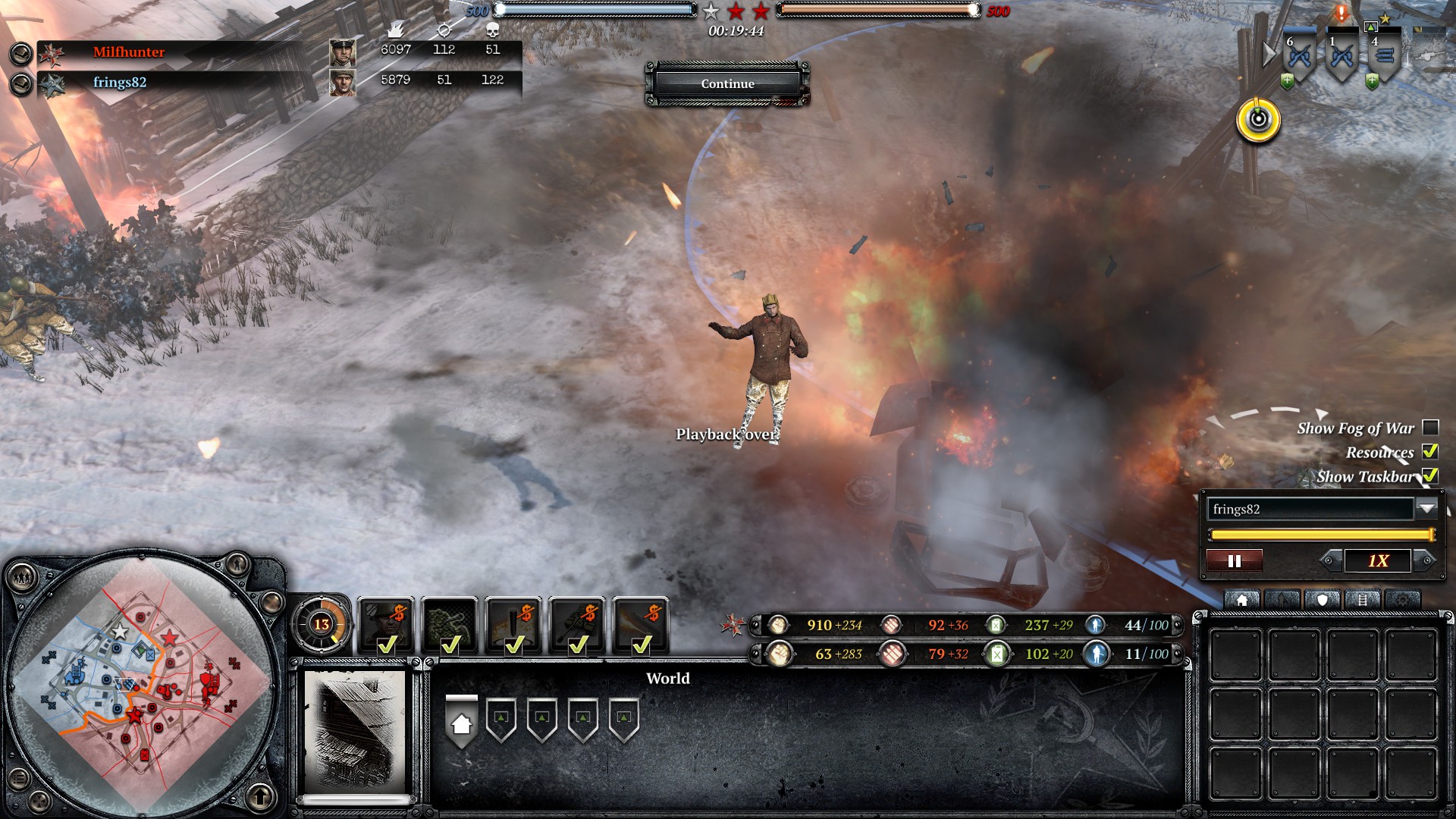
Task: Turn off the Show Taskbar checkbox
Action: pyautogui.click(x=1430, y=476)
